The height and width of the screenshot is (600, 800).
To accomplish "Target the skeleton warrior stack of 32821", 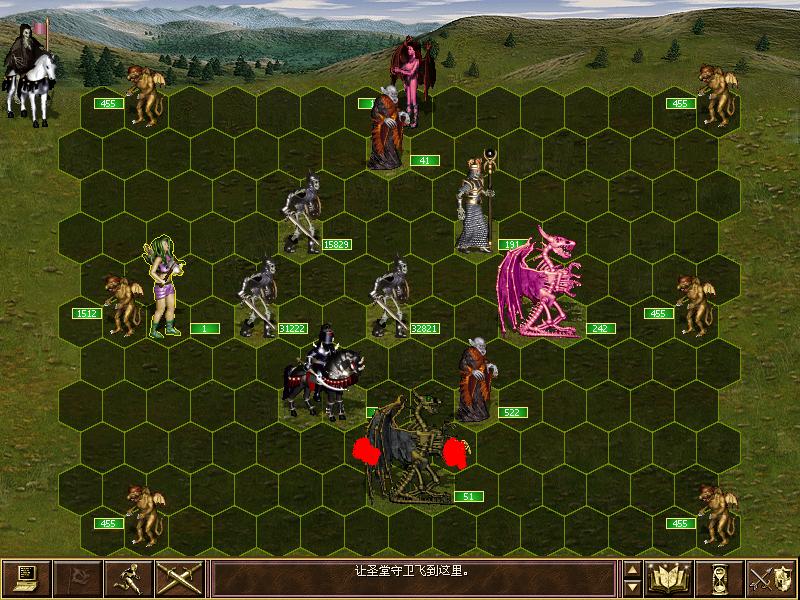I will coord(389,294).
